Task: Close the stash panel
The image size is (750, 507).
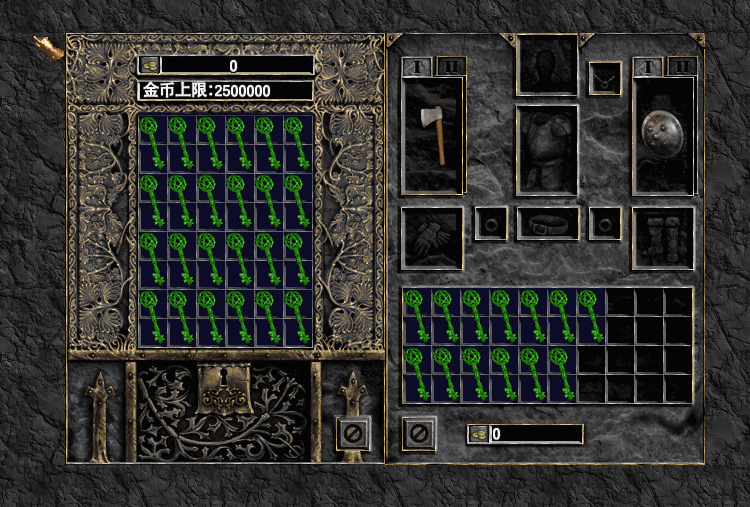Action: click(353, 433)
